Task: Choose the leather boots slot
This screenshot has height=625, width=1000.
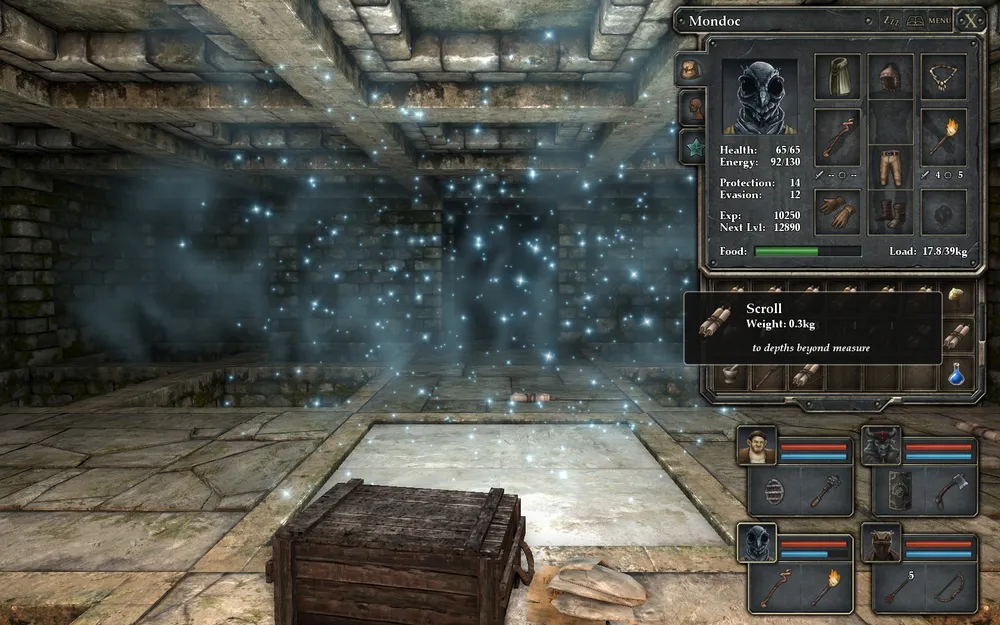Action: (x=890, y=212)
